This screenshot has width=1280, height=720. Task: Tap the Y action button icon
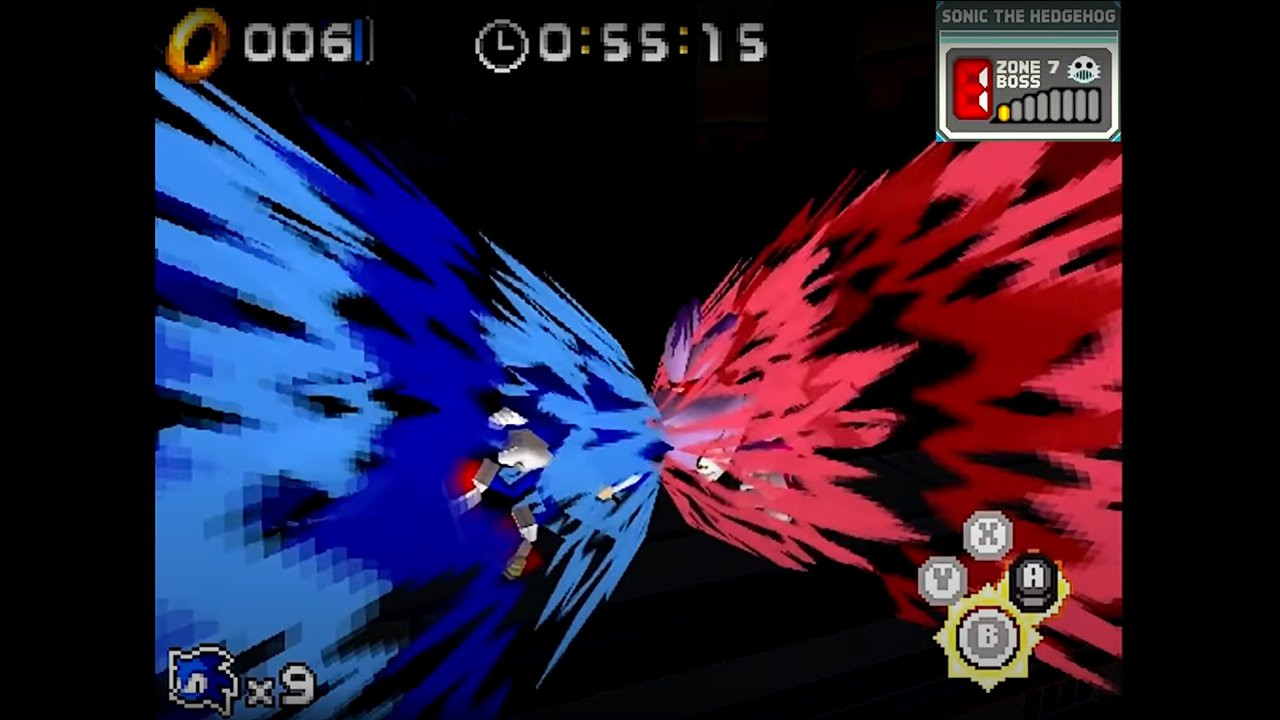[941, 580]
